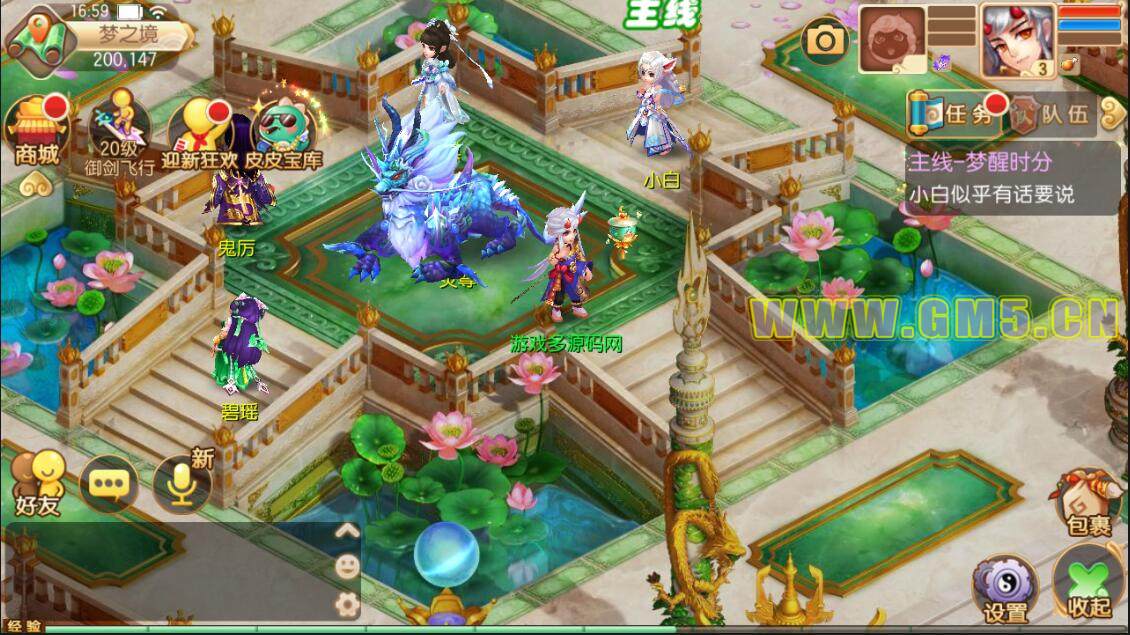Activate the microphone voice button
This screenshot has height=635, width=1130.
(x=181, y=485)
